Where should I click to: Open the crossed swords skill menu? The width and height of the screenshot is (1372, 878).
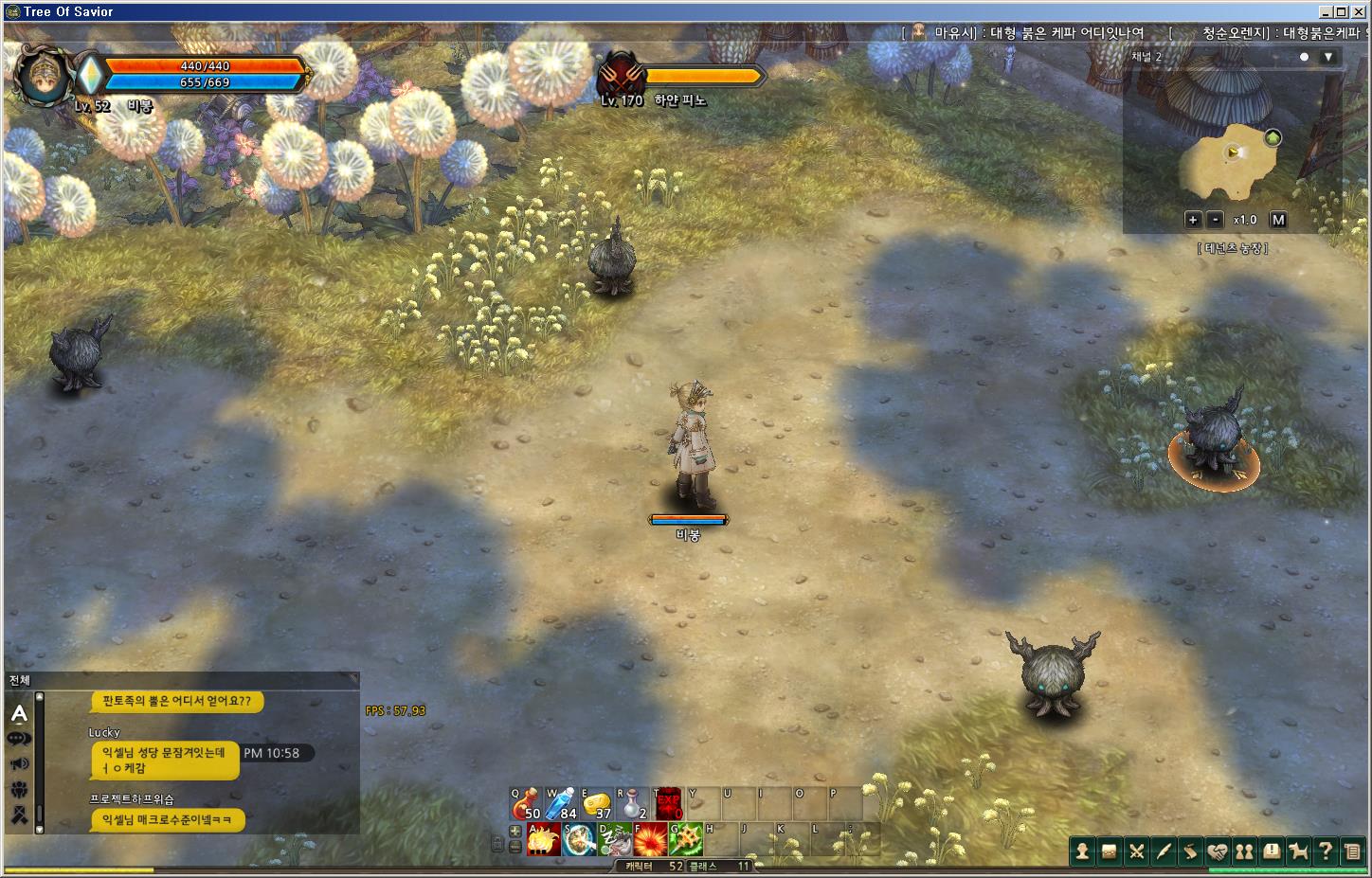coord(1136,851)
